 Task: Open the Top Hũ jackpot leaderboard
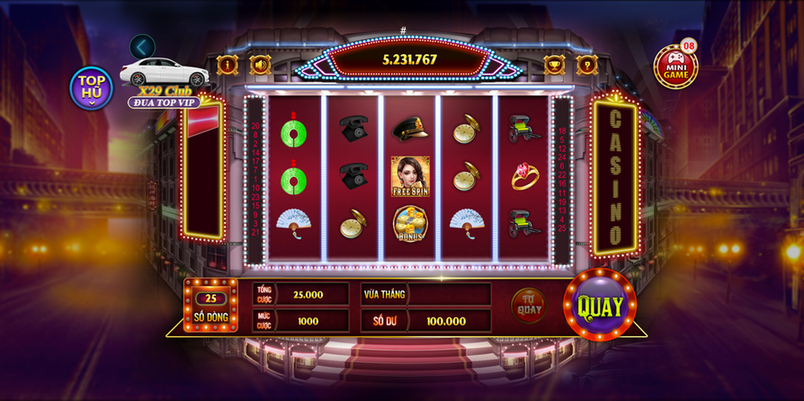[90, 87]
